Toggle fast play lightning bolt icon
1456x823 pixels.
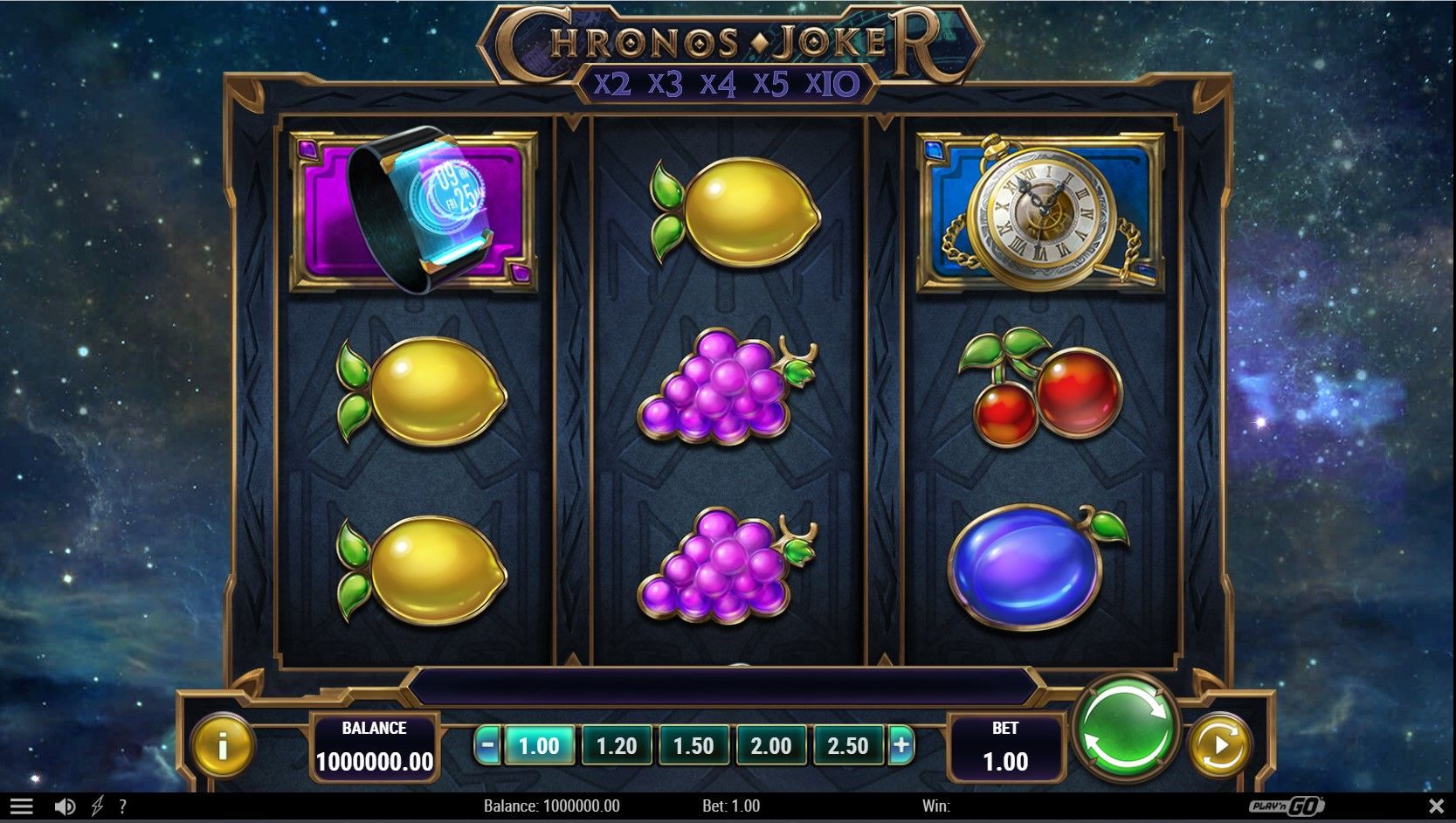(97, 806)
